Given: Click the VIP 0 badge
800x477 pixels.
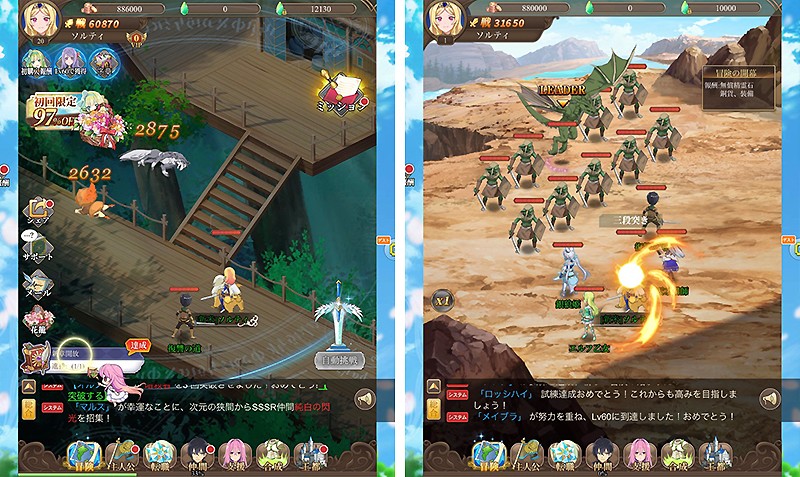Looking at the screenshot, I should tap(135, 38).
